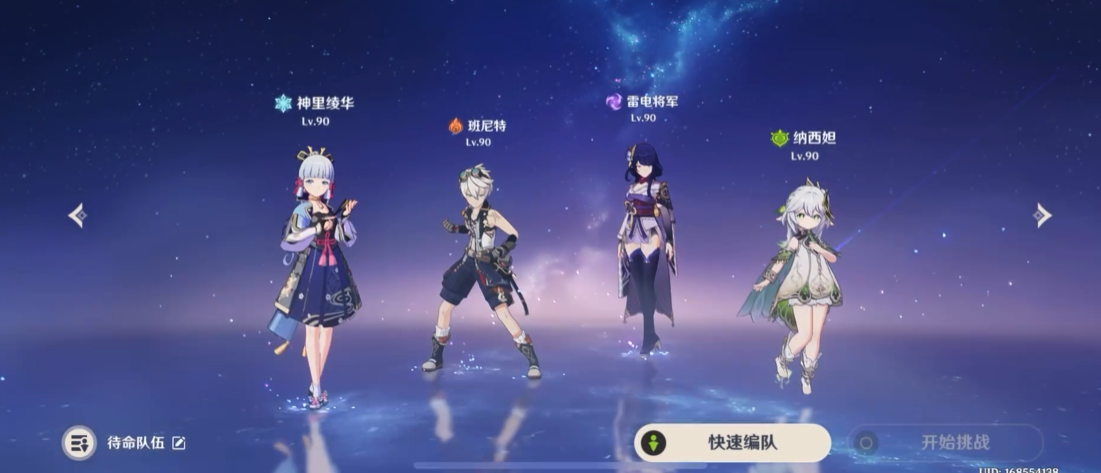The width and height of the screenshot is (1101, 473).
Task: Go to the next team with the right arrow
Action: pyautogui.click(x=1042, y=215)
